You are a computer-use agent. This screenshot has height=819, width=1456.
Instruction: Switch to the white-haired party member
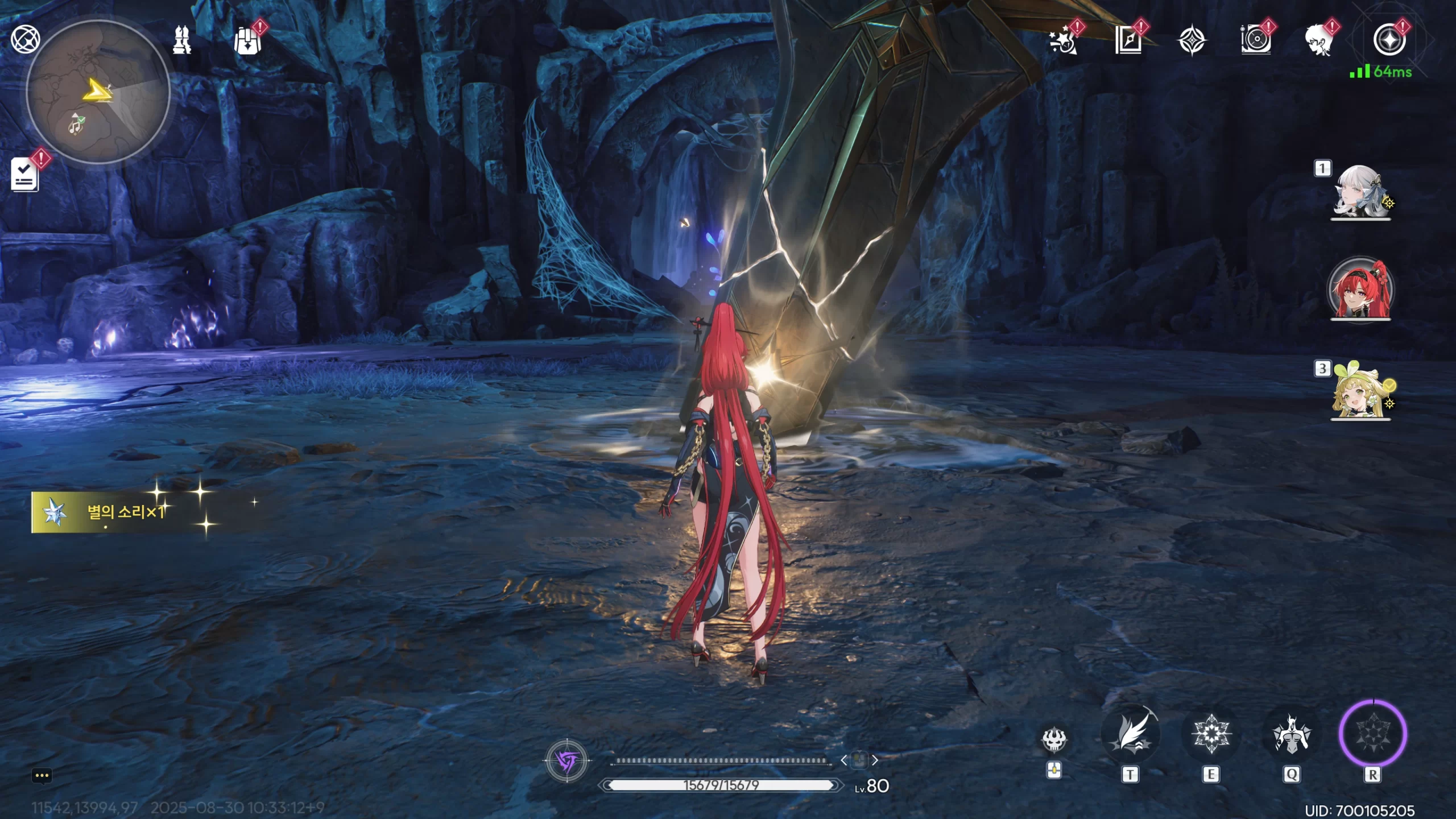[1360, 192]
